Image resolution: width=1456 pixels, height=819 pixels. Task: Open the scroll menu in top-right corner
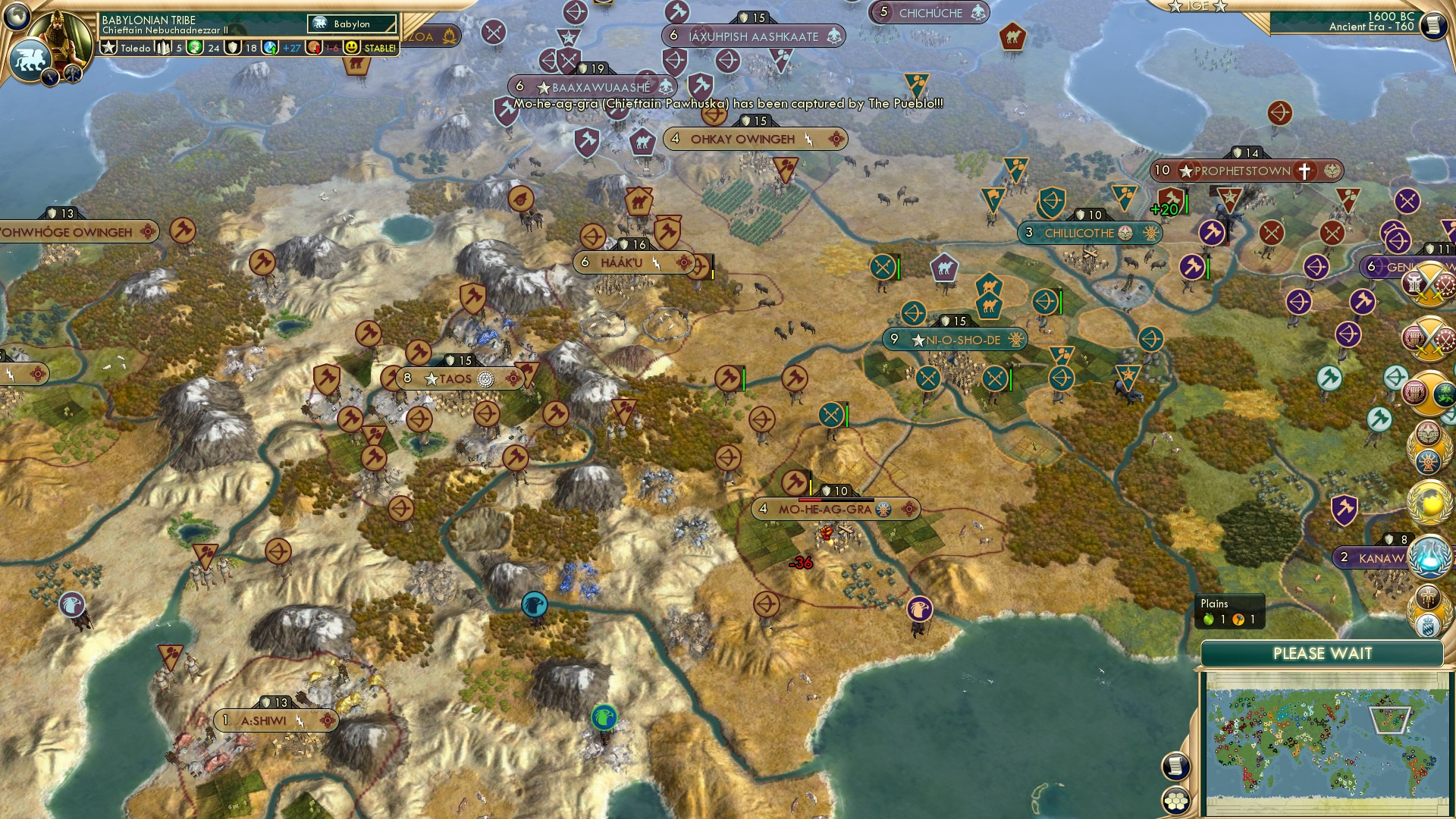1433,26
